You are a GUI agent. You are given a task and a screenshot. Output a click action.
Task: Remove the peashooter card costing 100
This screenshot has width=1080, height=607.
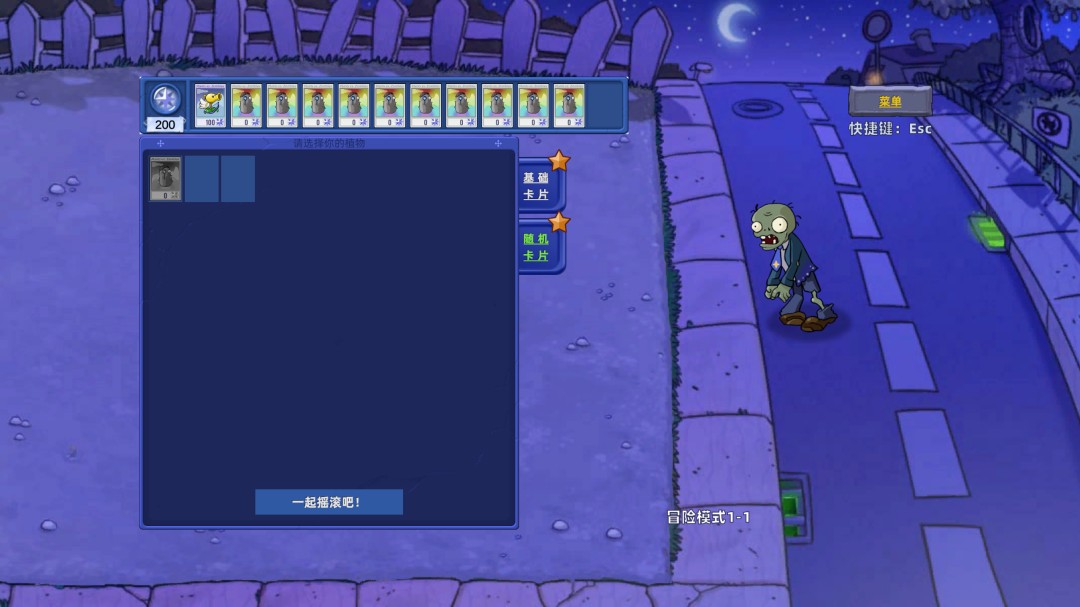(210, 106)
